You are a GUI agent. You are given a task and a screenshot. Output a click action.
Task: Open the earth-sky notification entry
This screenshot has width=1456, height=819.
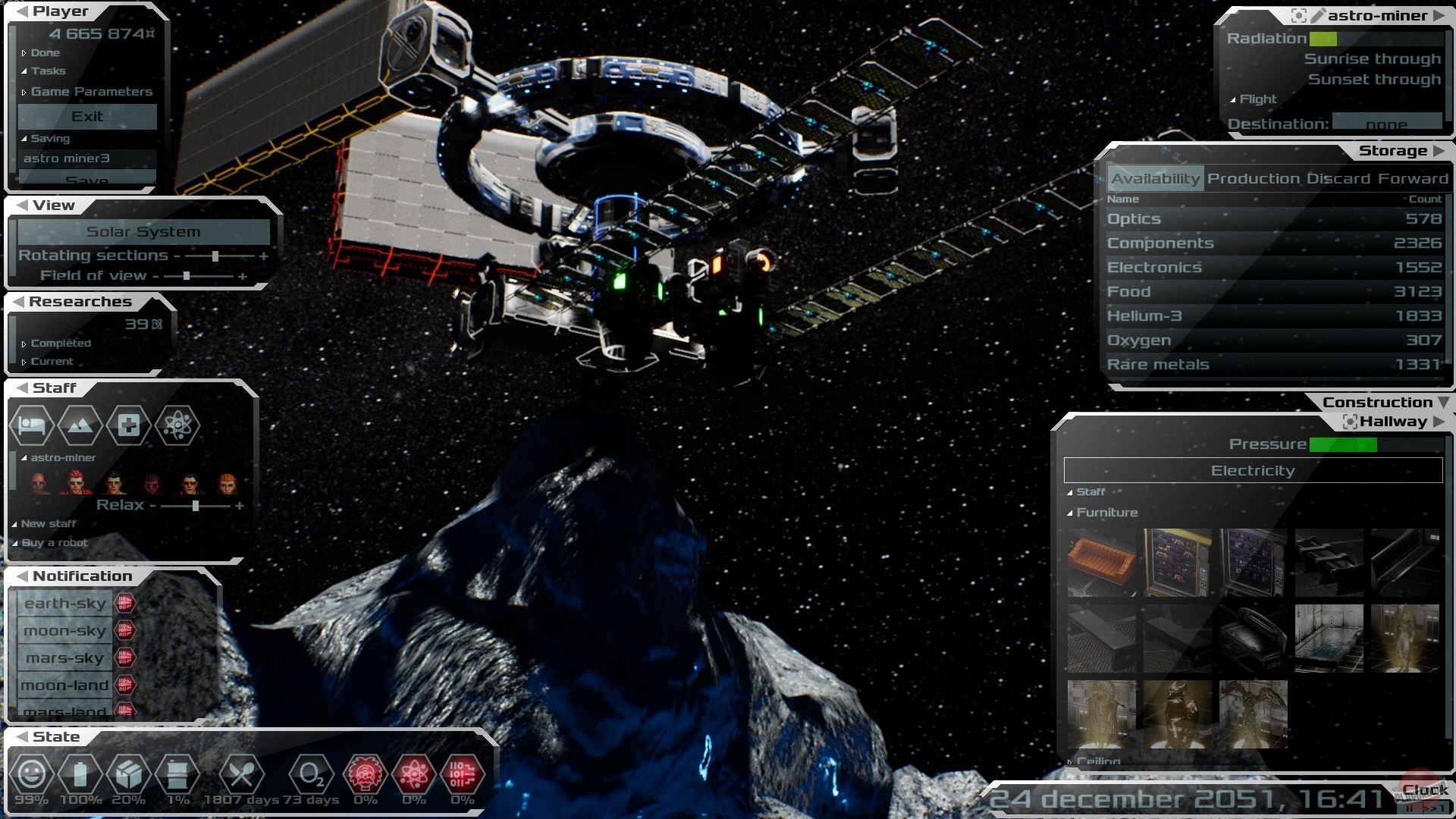click(65, 604)
